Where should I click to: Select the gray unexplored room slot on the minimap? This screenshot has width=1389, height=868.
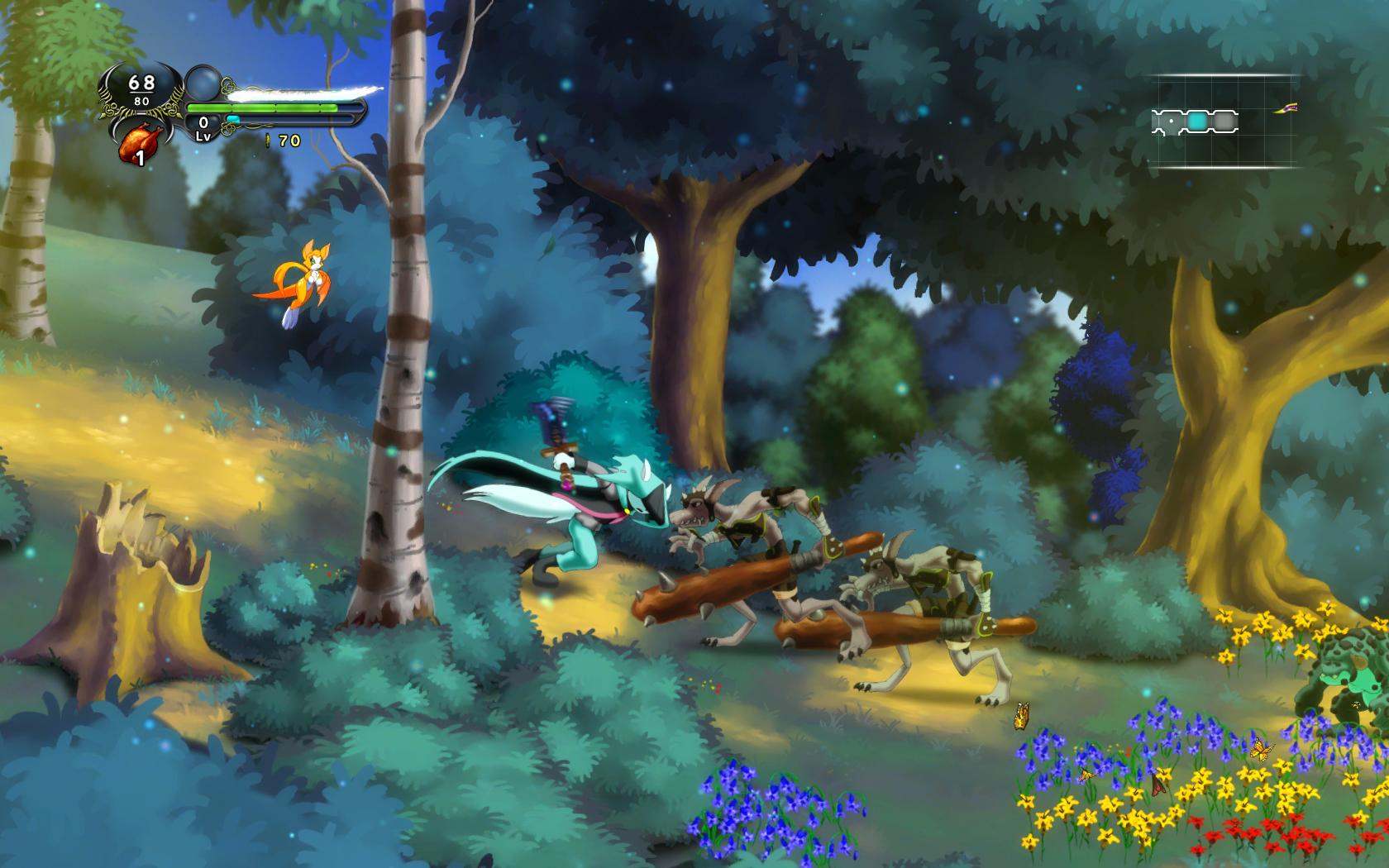[x=1224, y=121]
